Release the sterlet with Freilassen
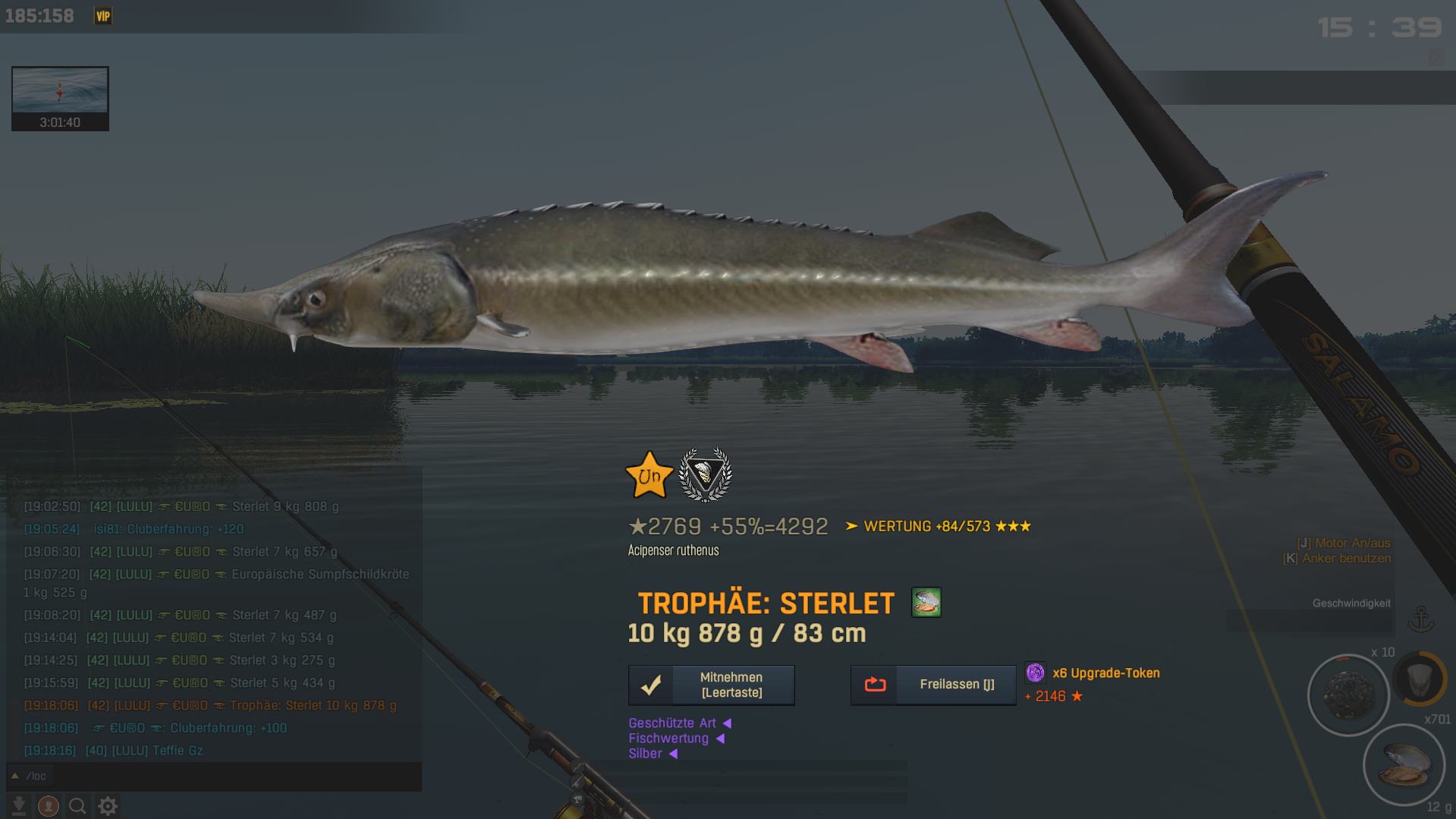The width and height of the screenshot is (1456, 819). tap(932, 685)
